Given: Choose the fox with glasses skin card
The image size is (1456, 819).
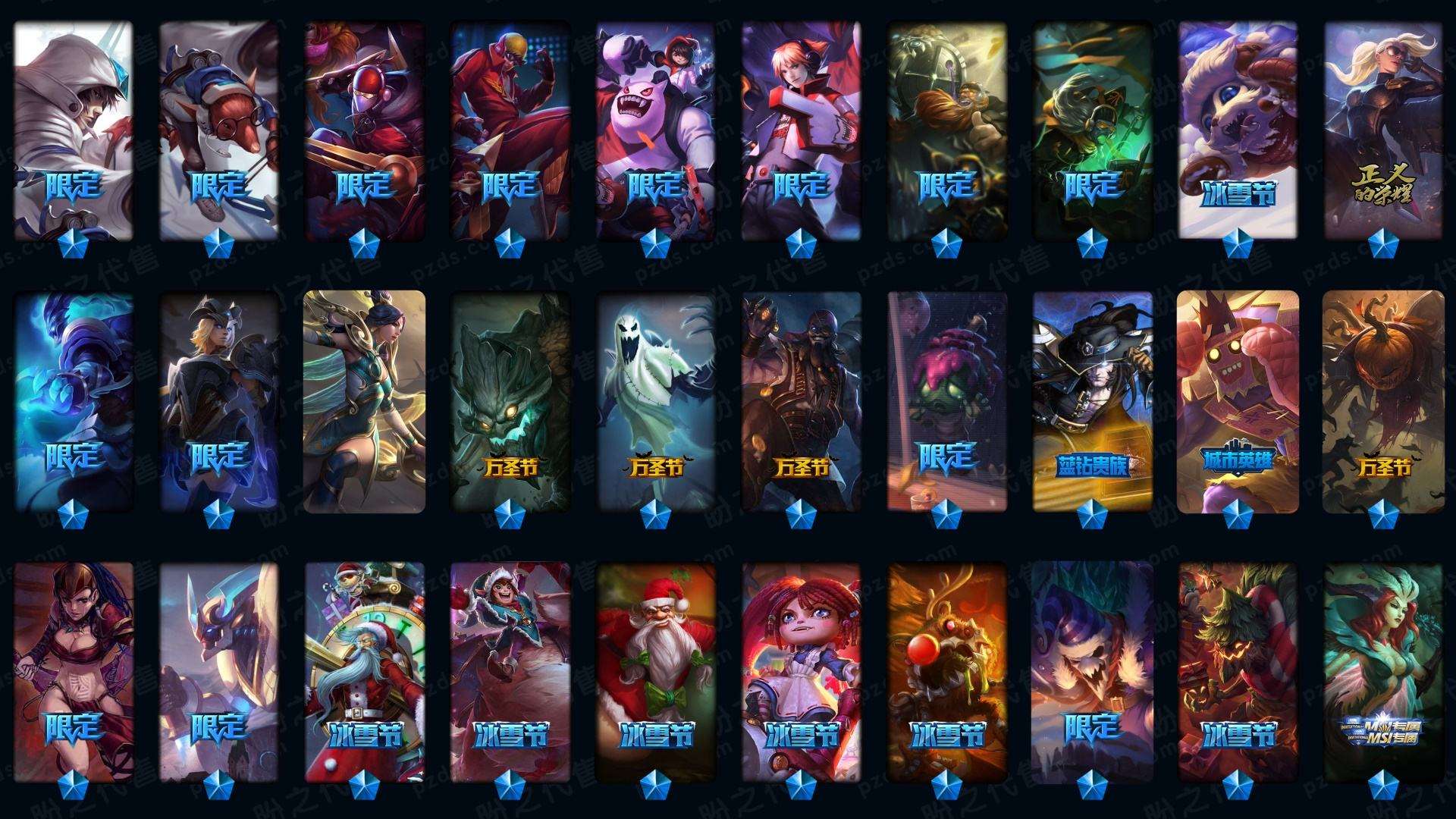Looking at the screenshot, I should [x=219, y=129].
